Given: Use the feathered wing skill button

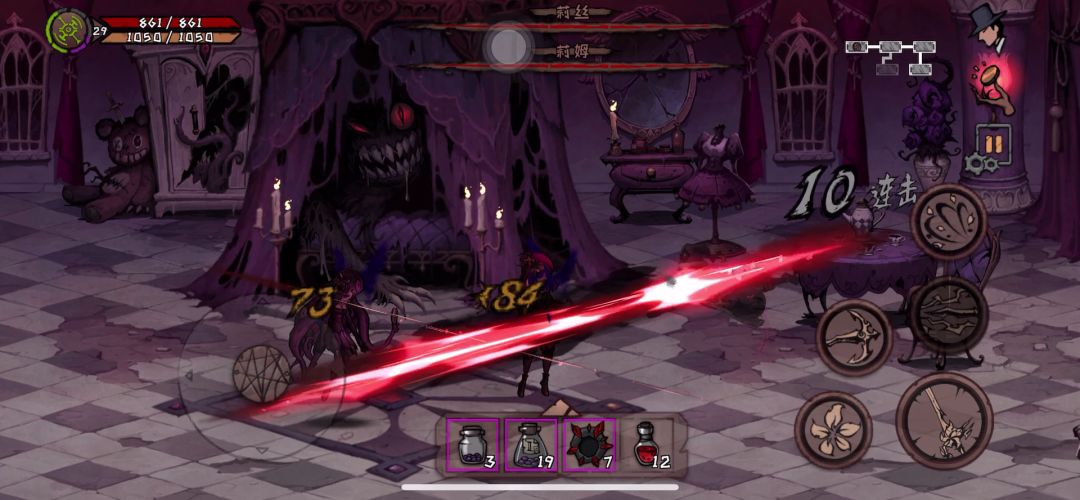Looking at the screenshot, I should point(949,222).
